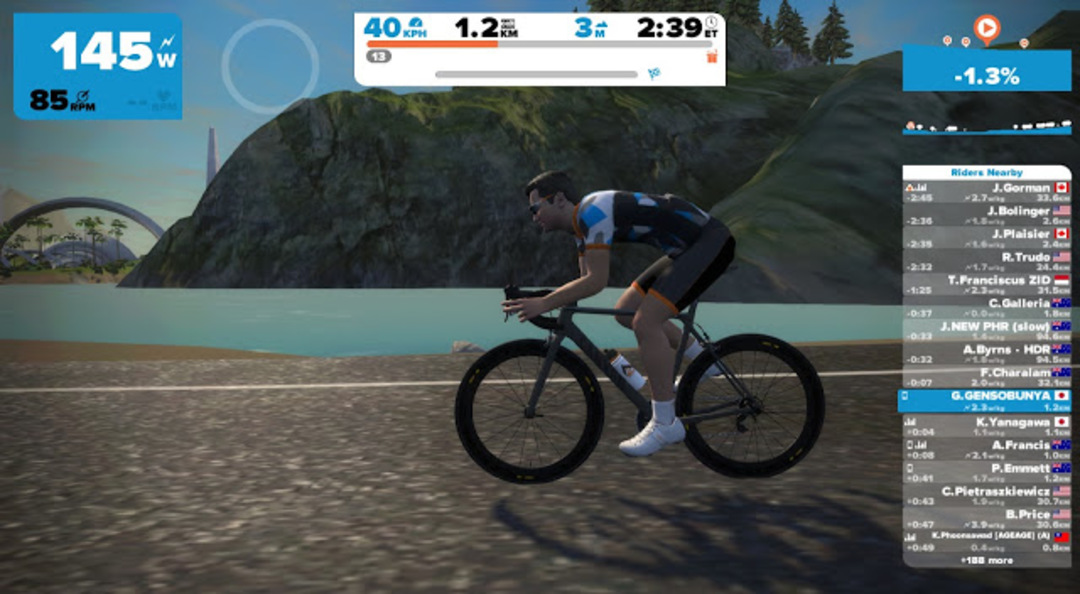Click the empty power-up ring

[270, 65]
